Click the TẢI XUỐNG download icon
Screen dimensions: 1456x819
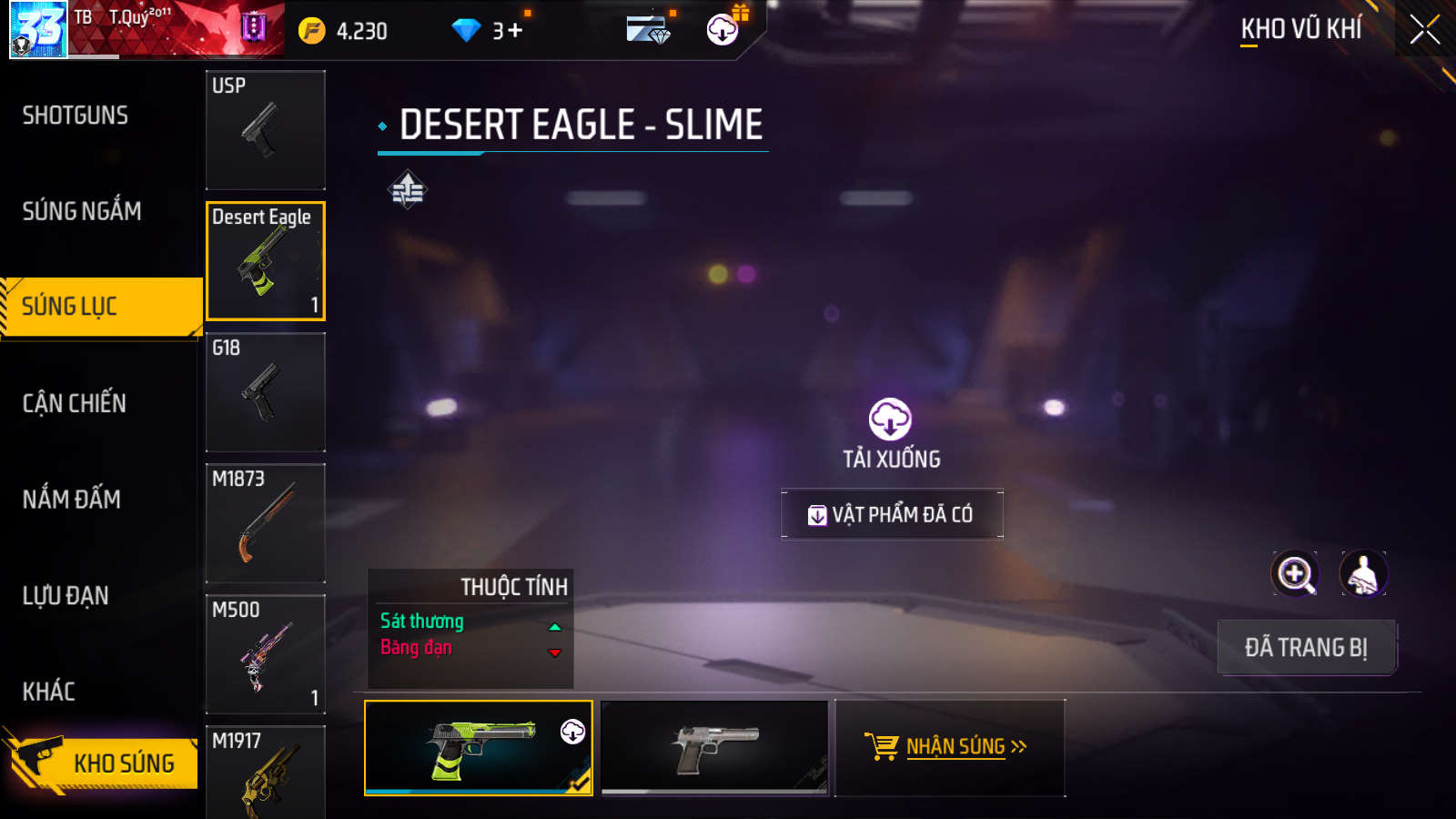(x=890, y=420)
